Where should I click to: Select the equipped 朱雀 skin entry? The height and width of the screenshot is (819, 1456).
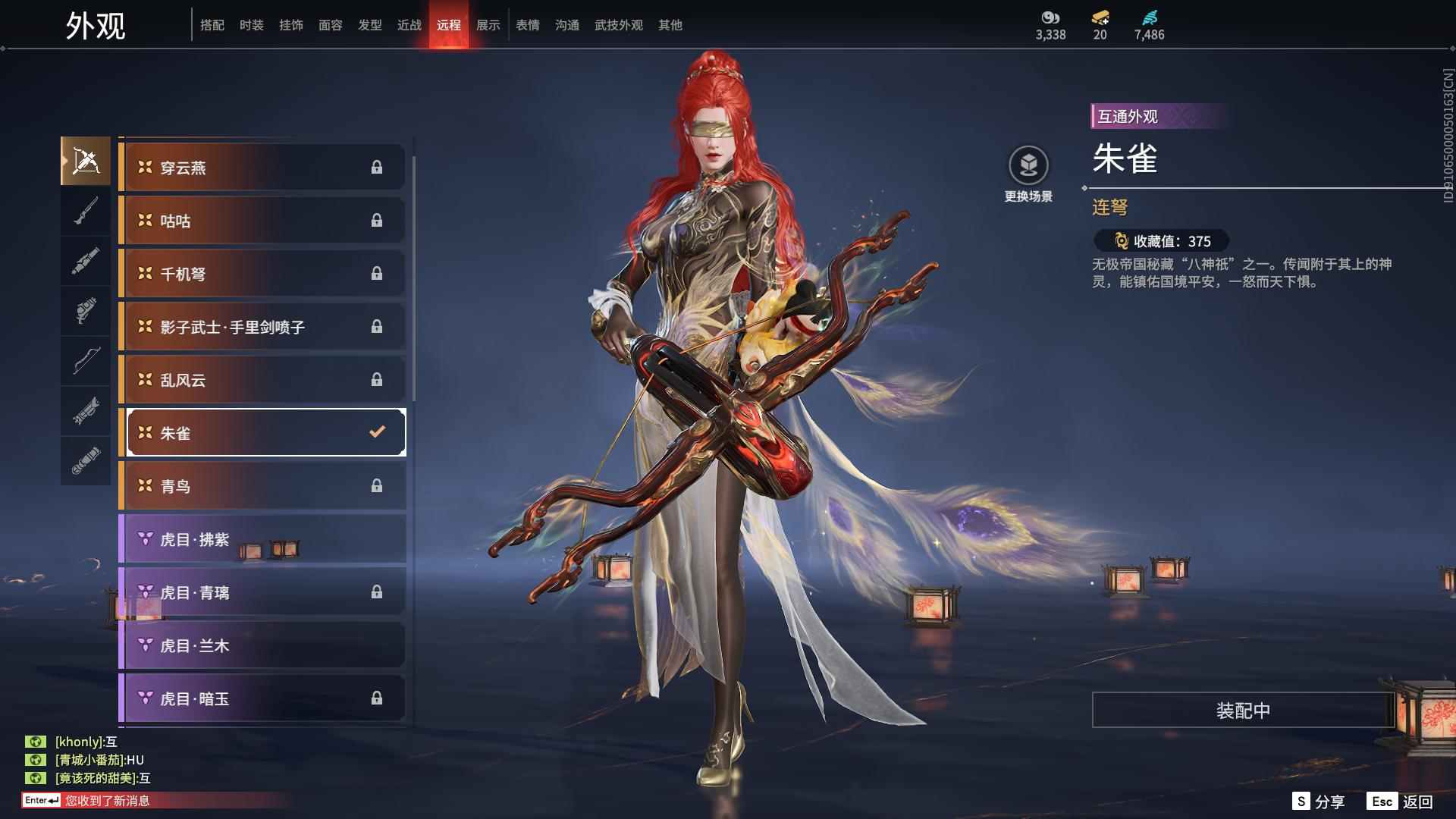(262, 433)
